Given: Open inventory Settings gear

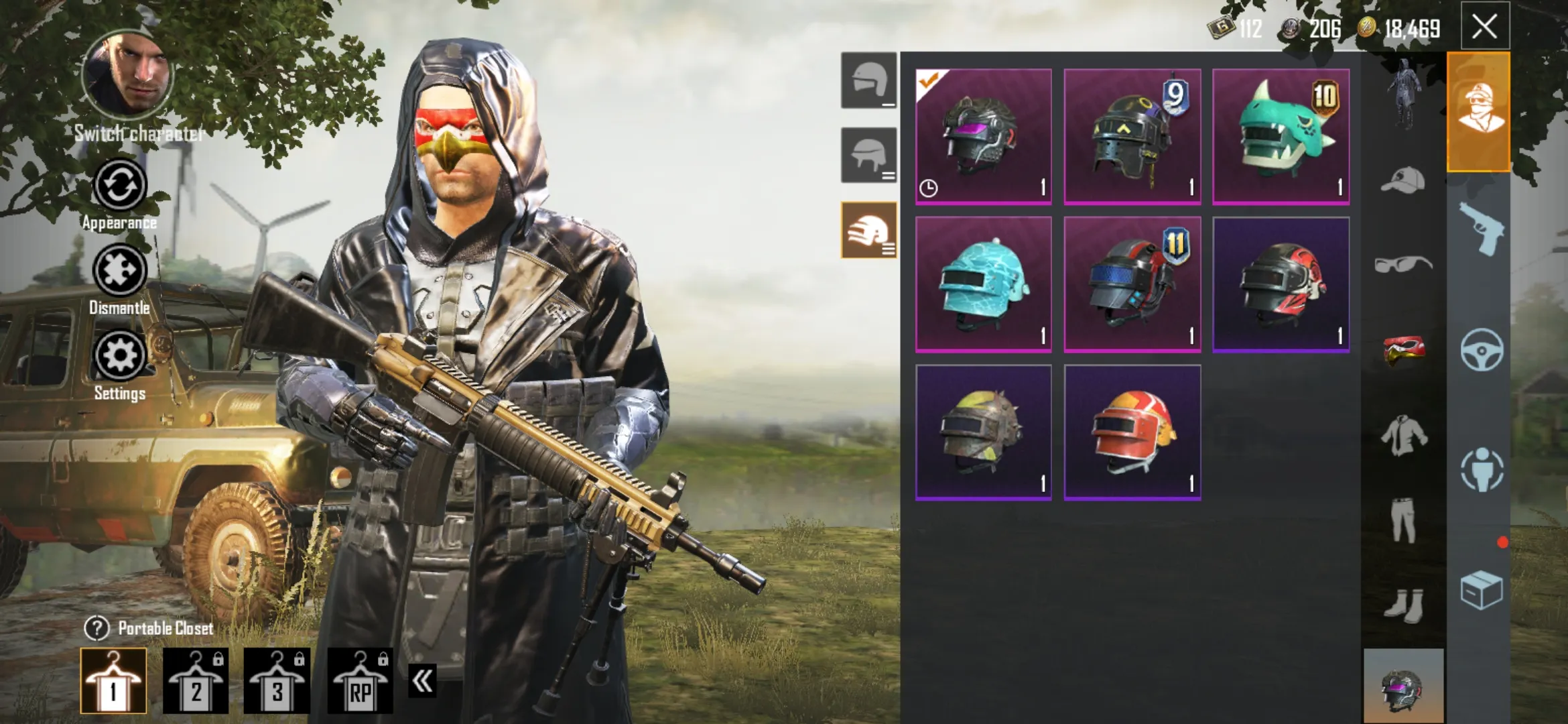Looking at the screenshot, I should tap(119, 356).
